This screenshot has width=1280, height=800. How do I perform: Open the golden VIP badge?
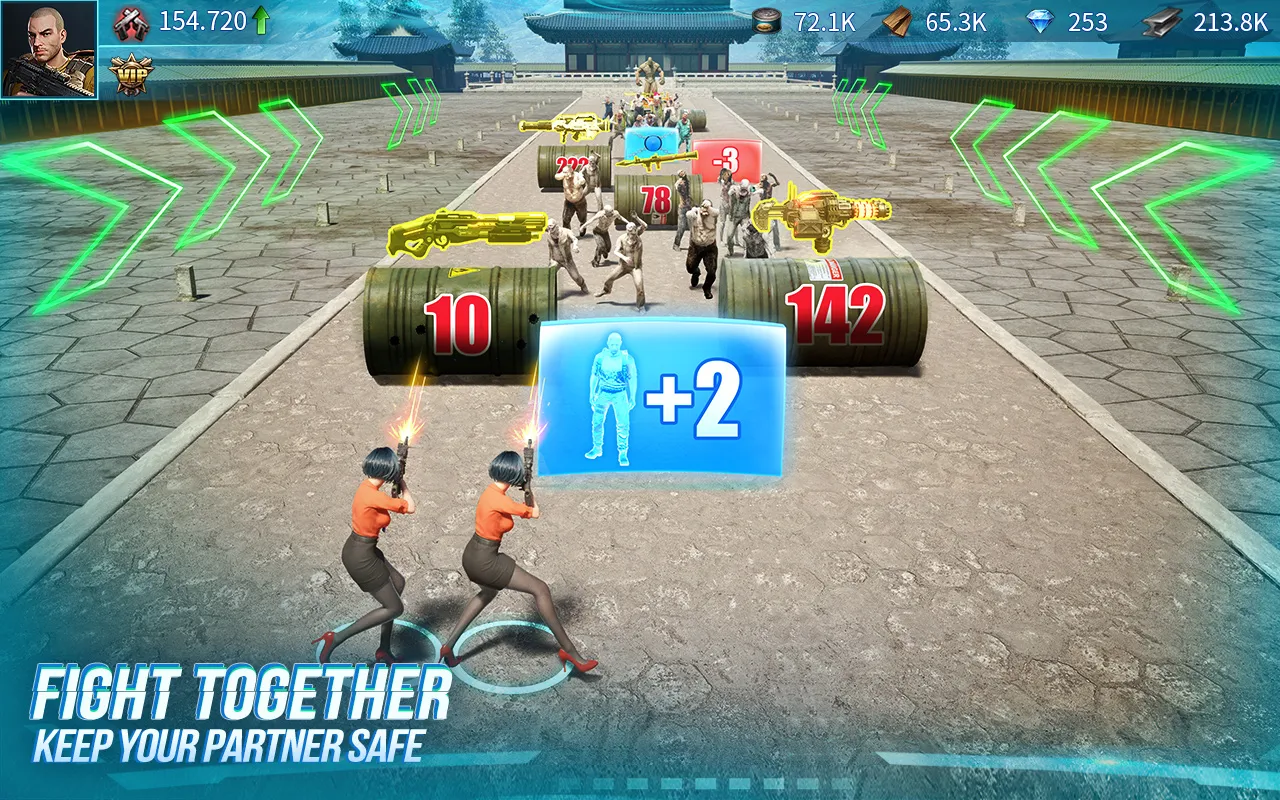coord(130,70)
